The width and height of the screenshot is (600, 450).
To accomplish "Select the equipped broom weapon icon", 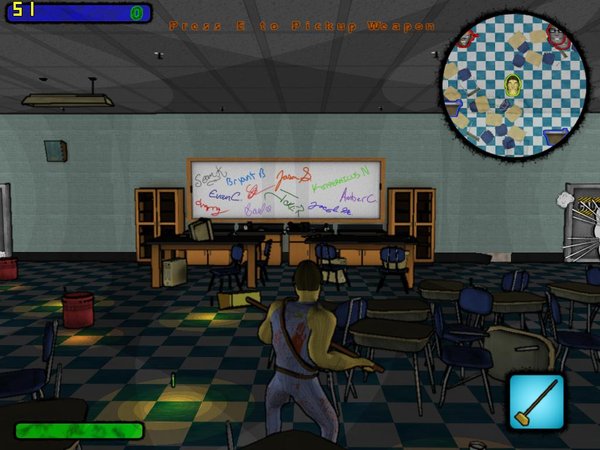I will (537, 401).
